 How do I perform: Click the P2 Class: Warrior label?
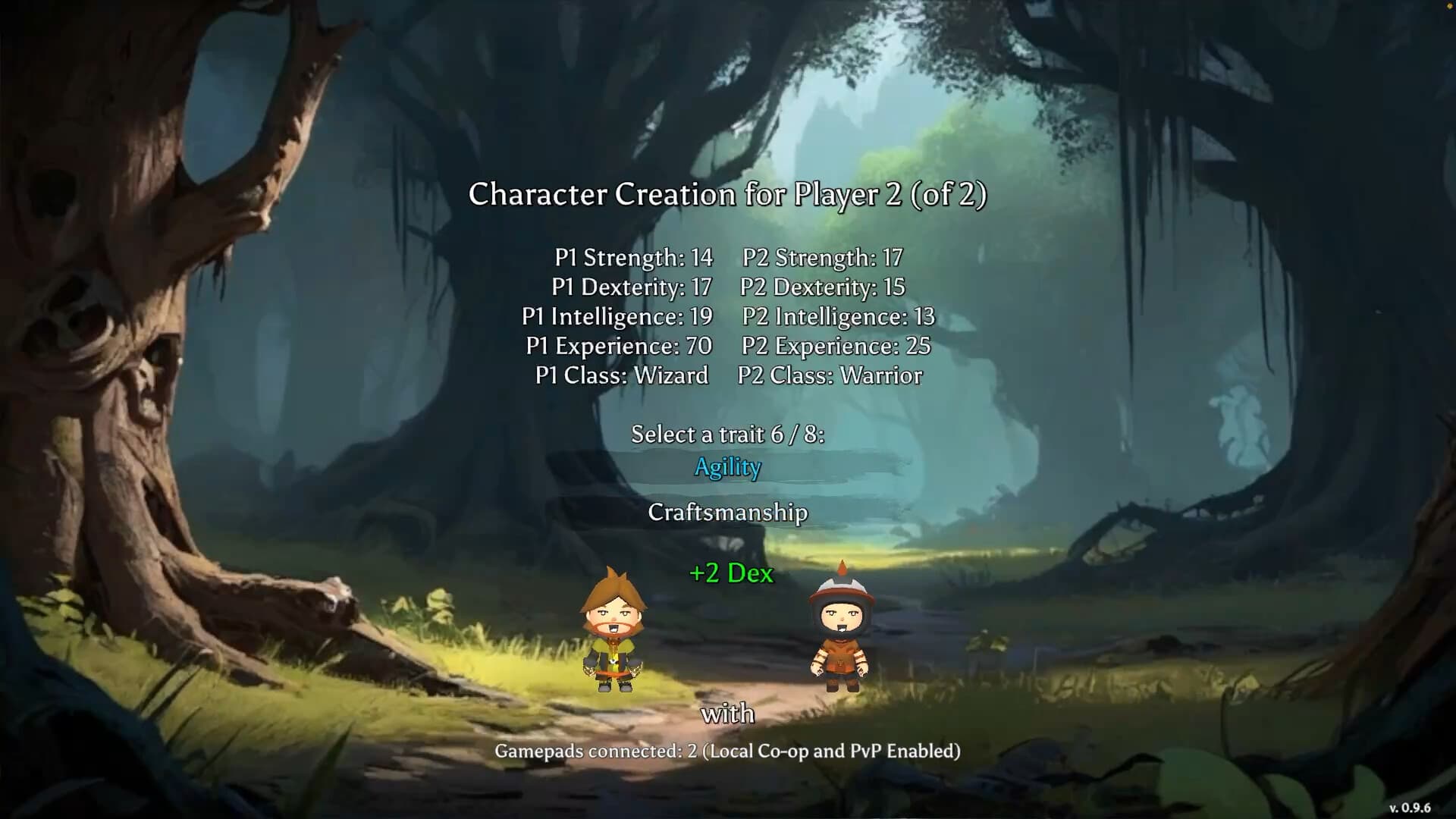(x=830, y=375)
